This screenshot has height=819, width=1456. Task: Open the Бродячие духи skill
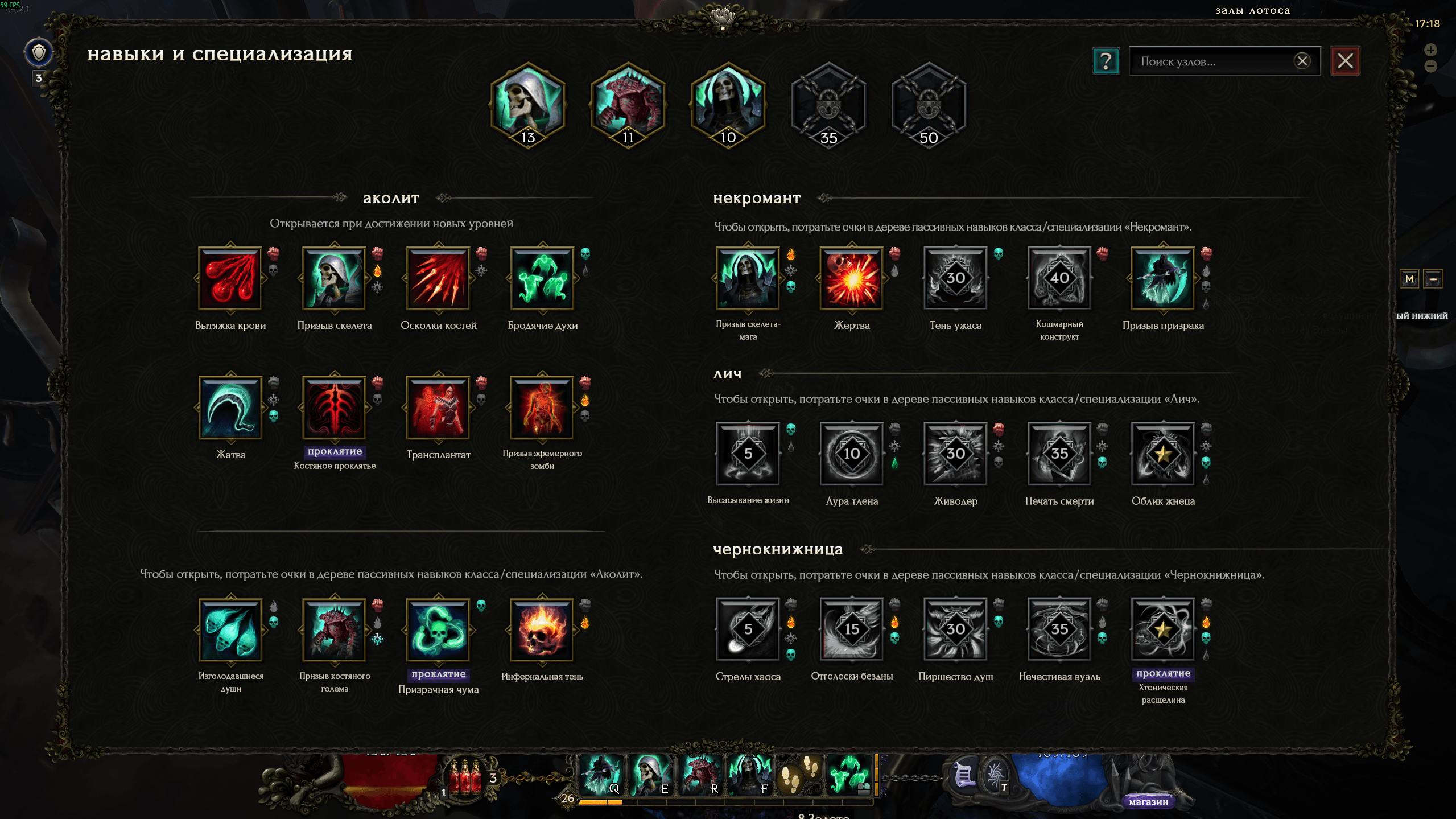coord(542,278)
